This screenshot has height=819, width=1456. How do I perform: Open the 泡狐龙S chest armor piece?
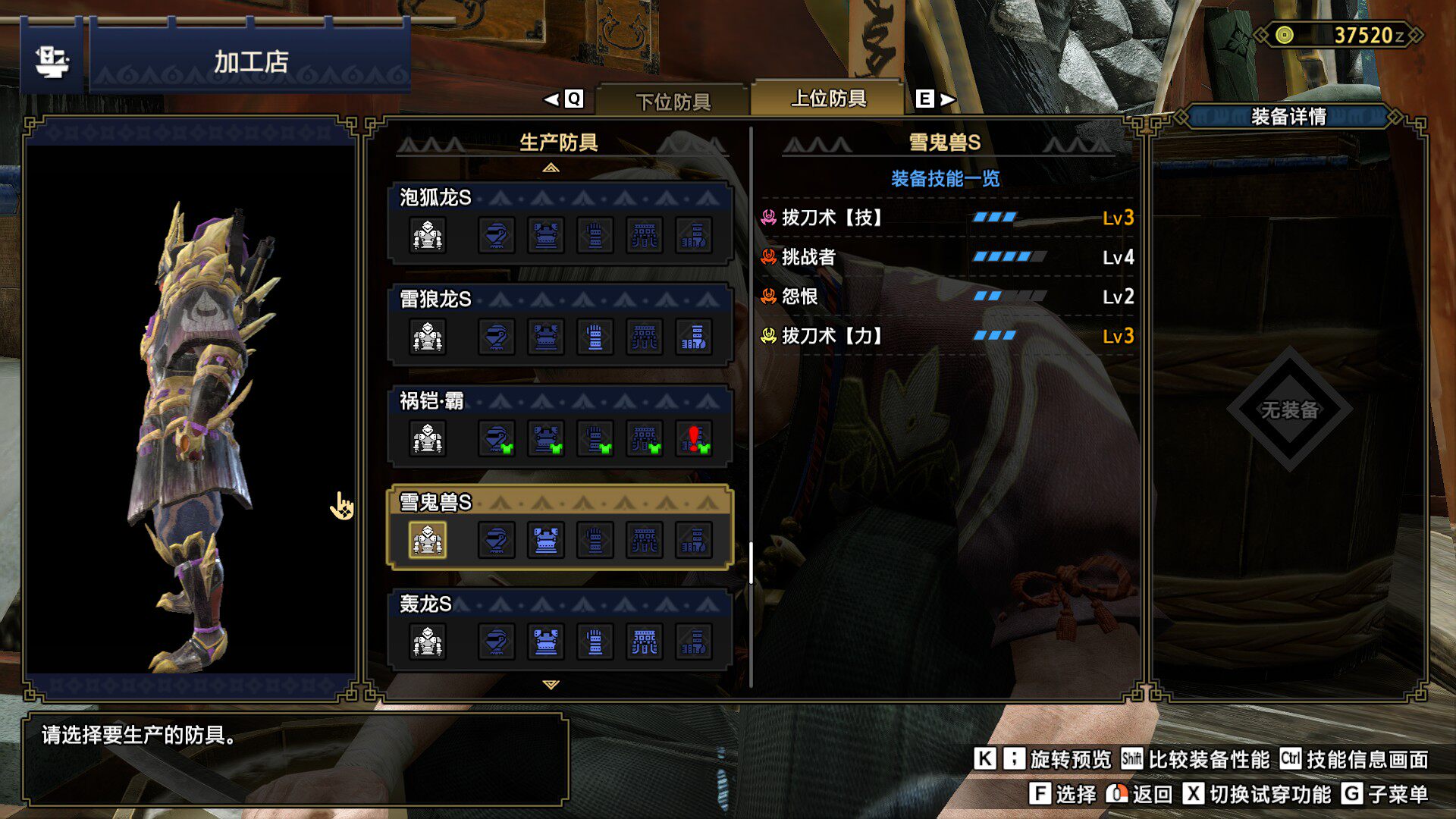tap(546, 235)
